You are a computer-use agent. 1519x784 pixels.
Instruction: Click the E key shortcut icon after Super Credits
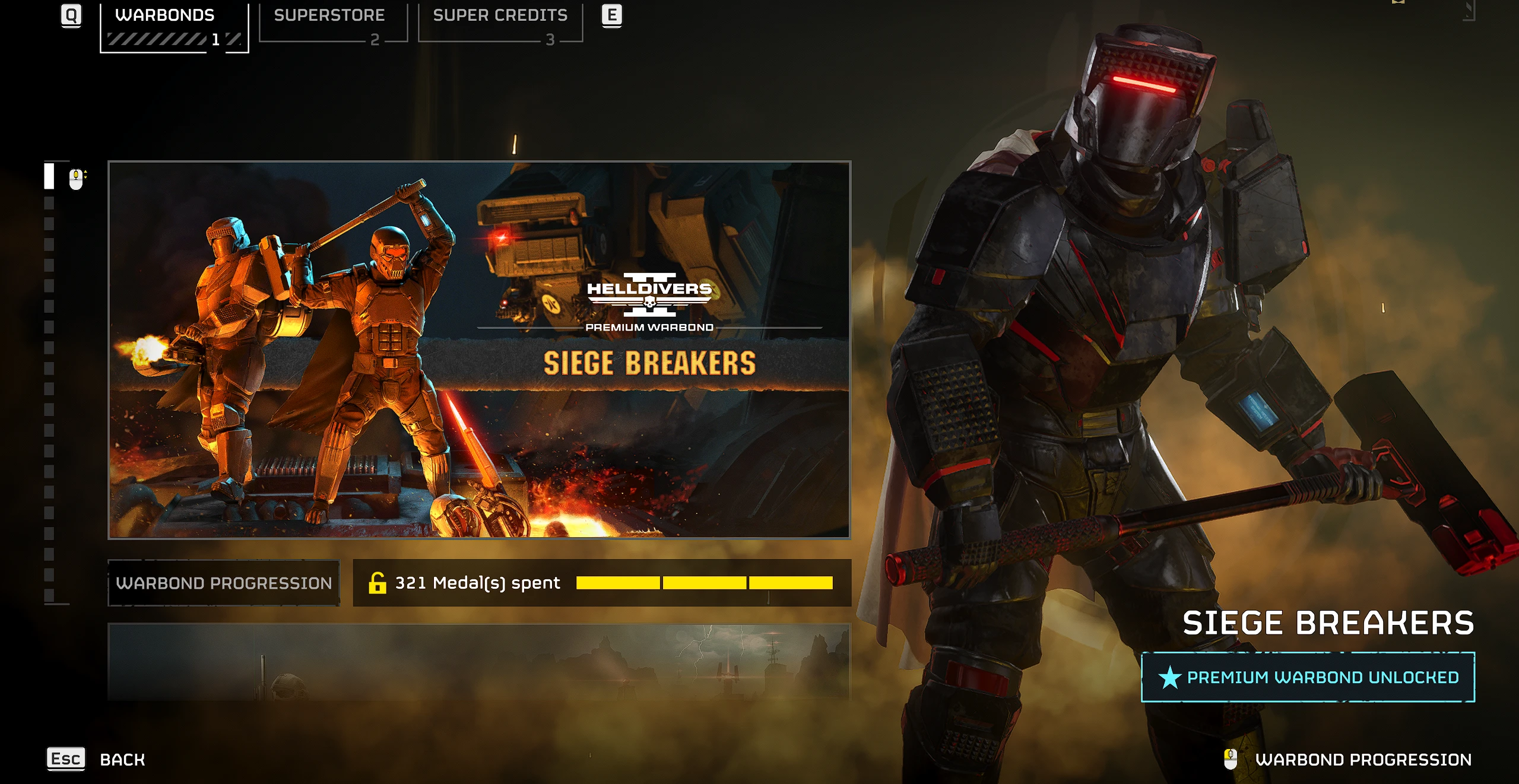click(x=611, y=15)
